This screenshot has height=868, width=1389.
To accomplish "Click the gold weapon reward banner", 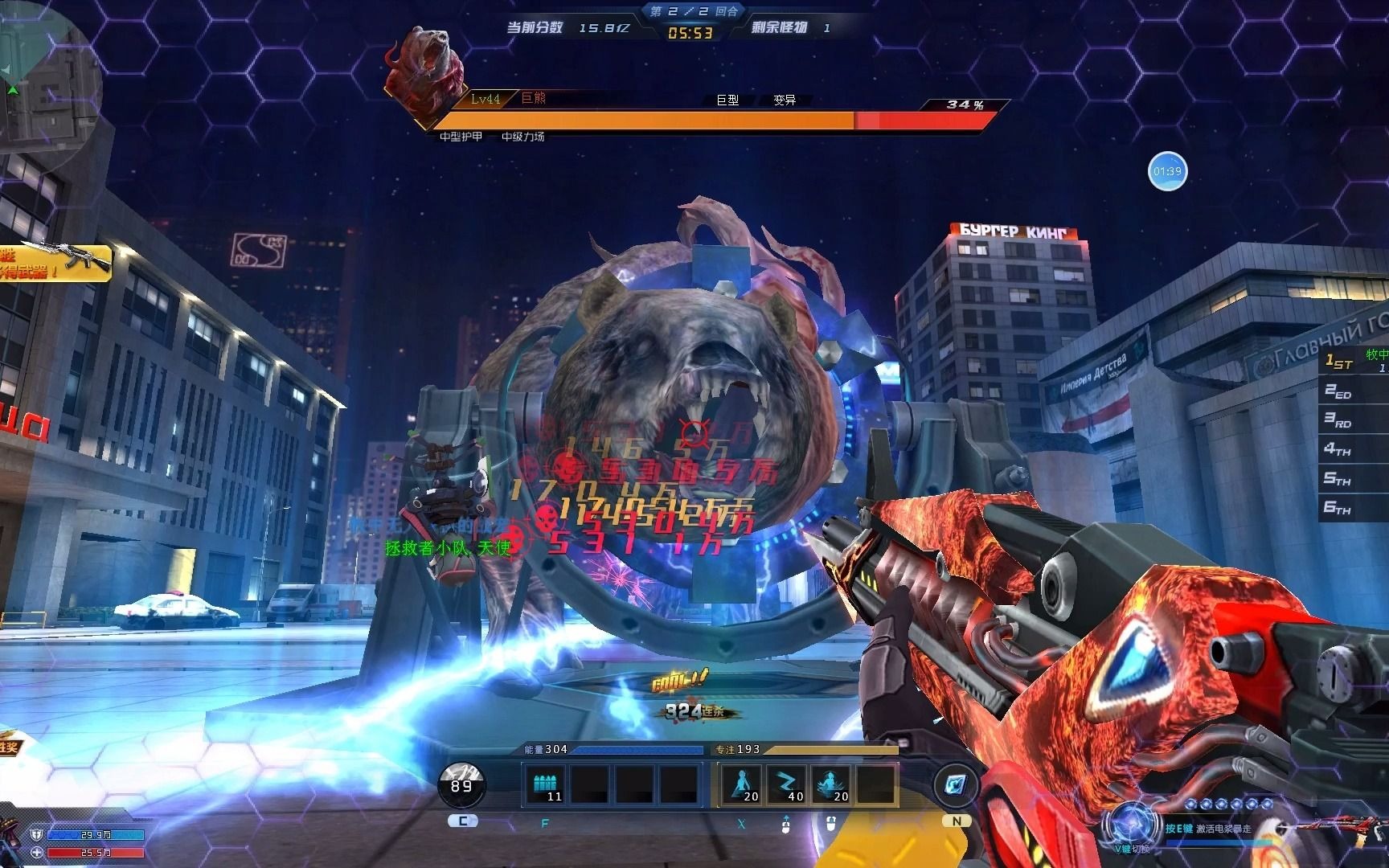I will pos(55,262).
